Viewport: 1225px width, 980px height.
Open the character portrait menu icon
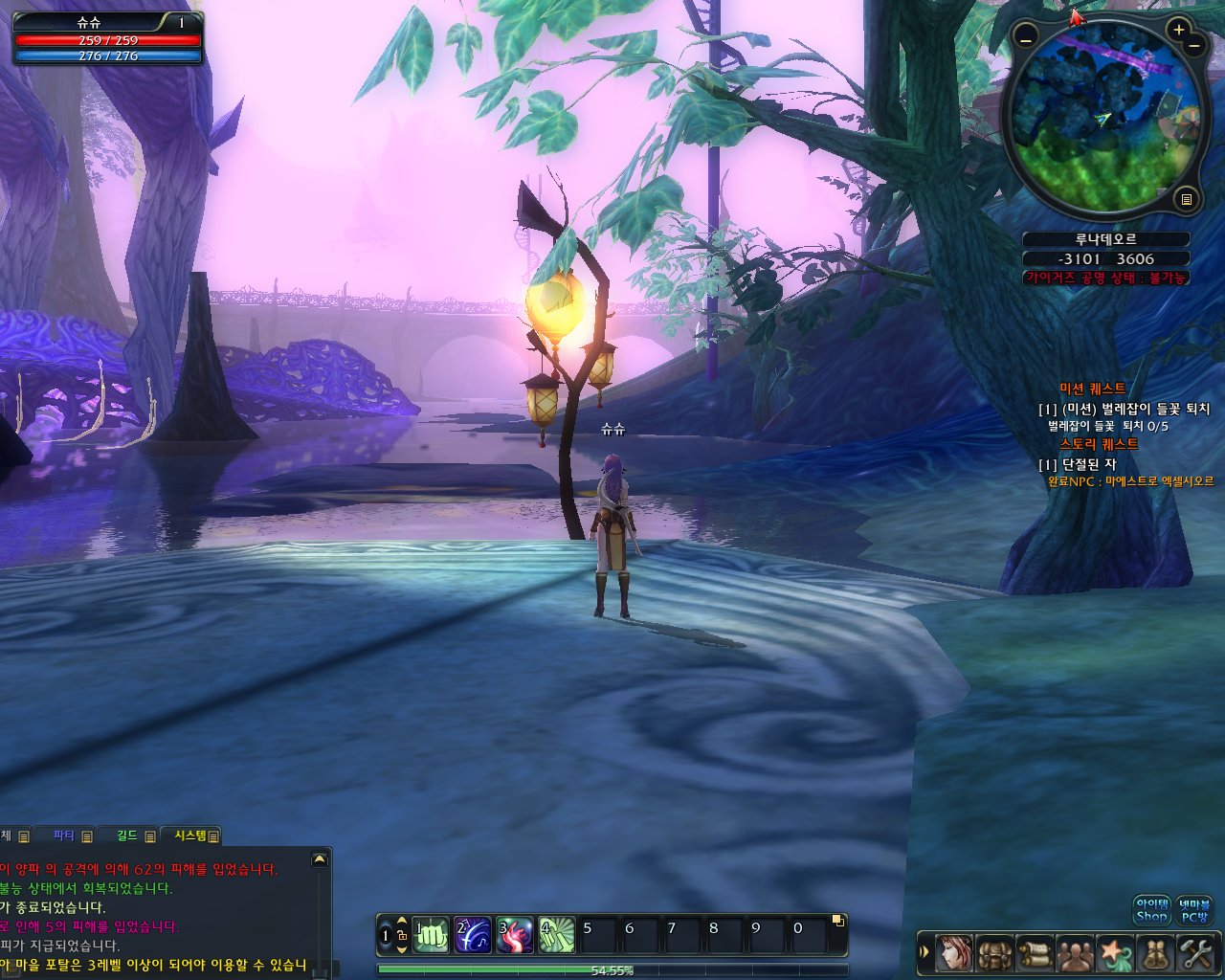953,953
